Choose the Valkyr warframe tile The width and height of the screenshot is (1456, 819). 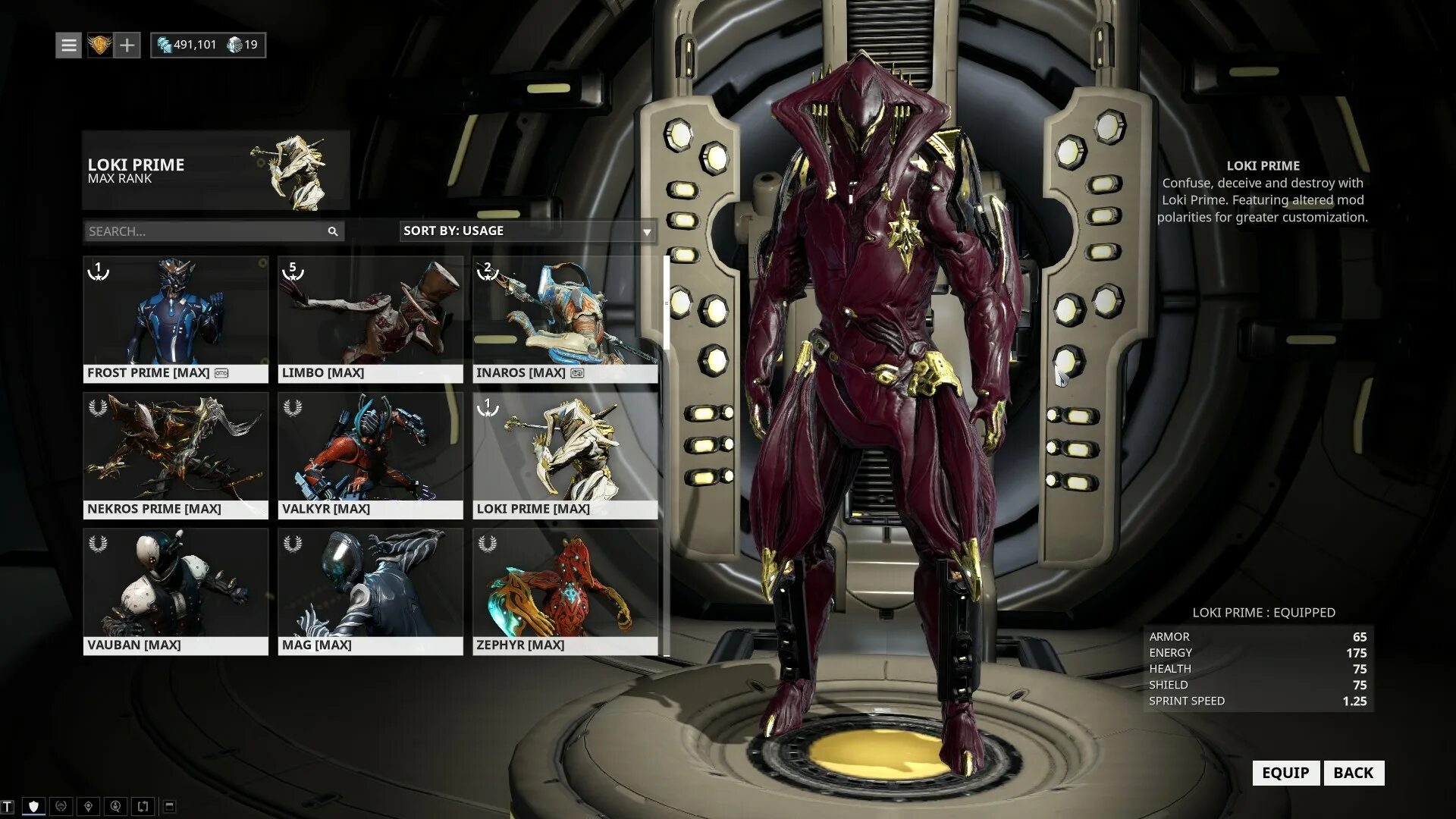click(x=370, y=455)
